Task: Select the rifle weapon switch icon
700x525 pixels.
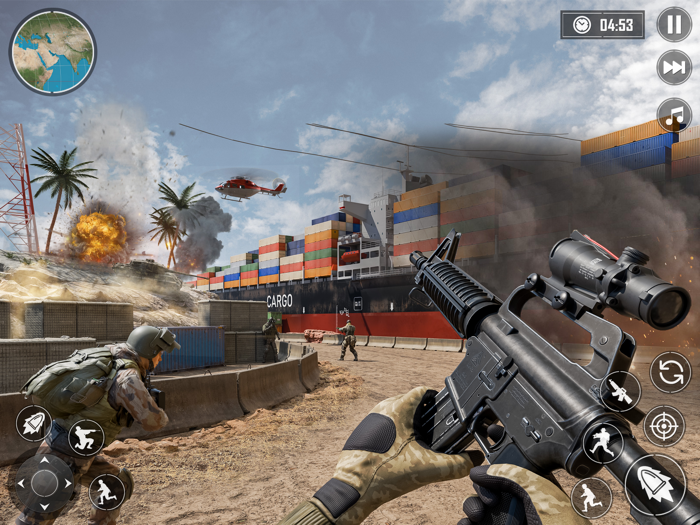Action: 620,391
